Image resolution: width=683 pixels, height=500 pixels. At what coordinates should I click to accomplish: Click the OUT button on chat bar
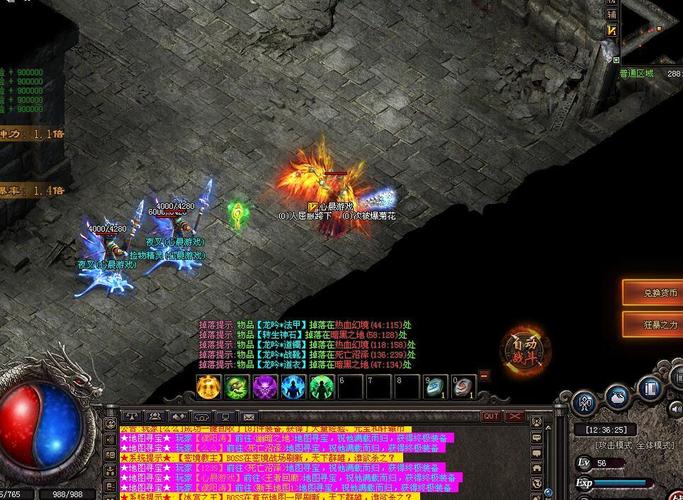pos(490,416)
